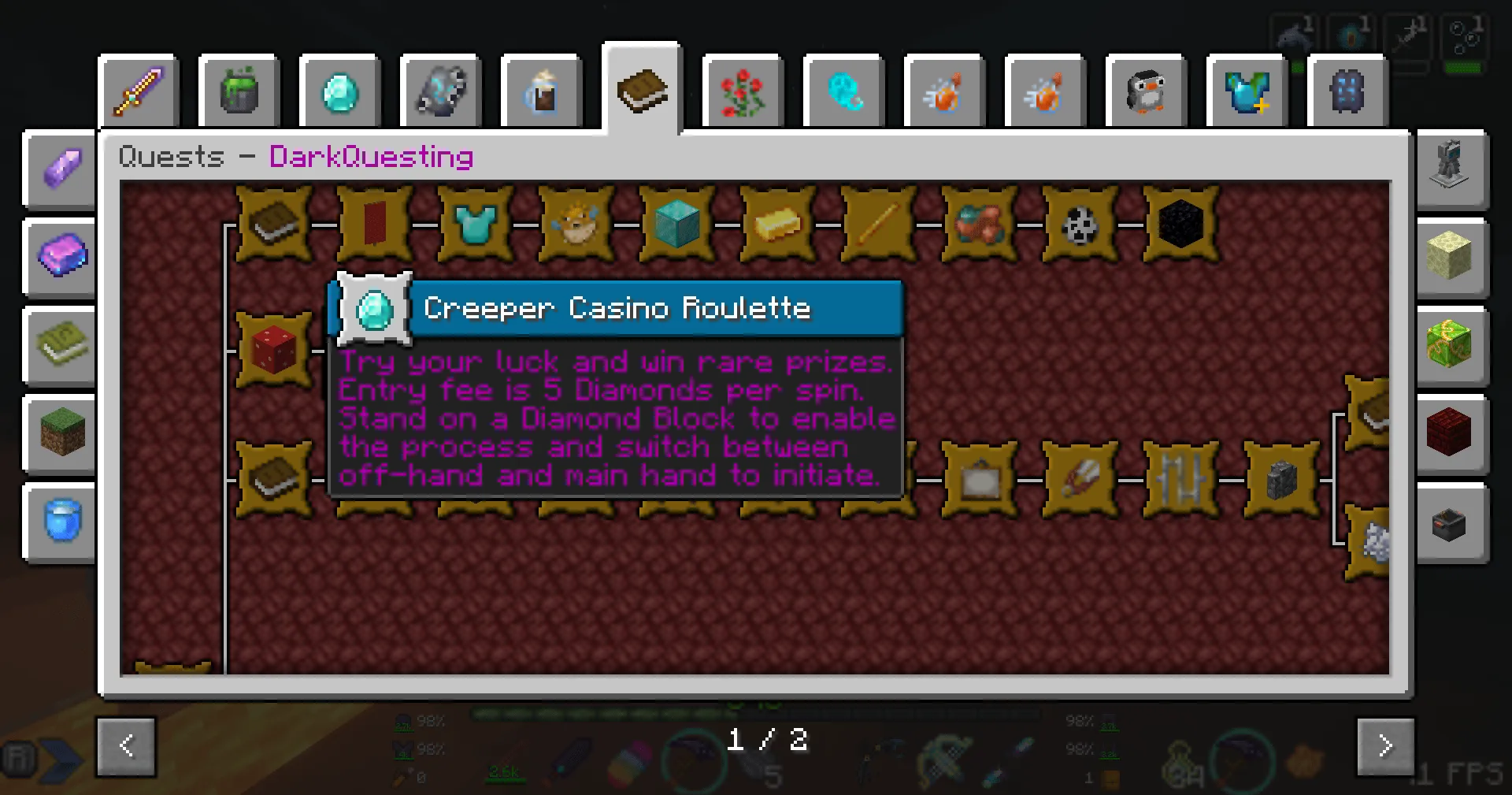Switch to the sword chapter tab
Viewport: 1512px width, 795px height.
pyautogui.click(x=139, y=91)
